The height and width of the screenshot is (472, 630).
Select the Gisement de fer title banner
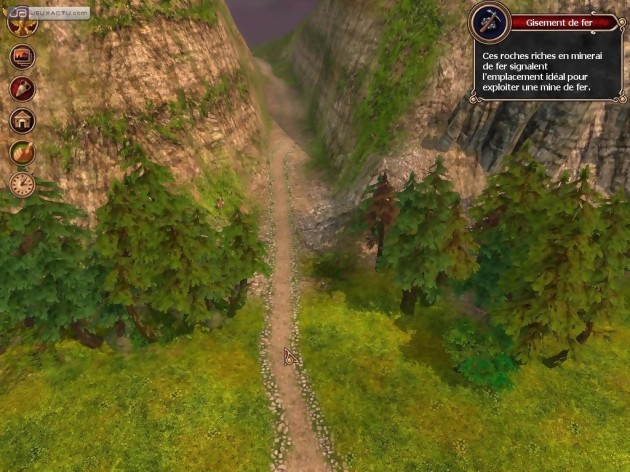click(x=562, y=22)
